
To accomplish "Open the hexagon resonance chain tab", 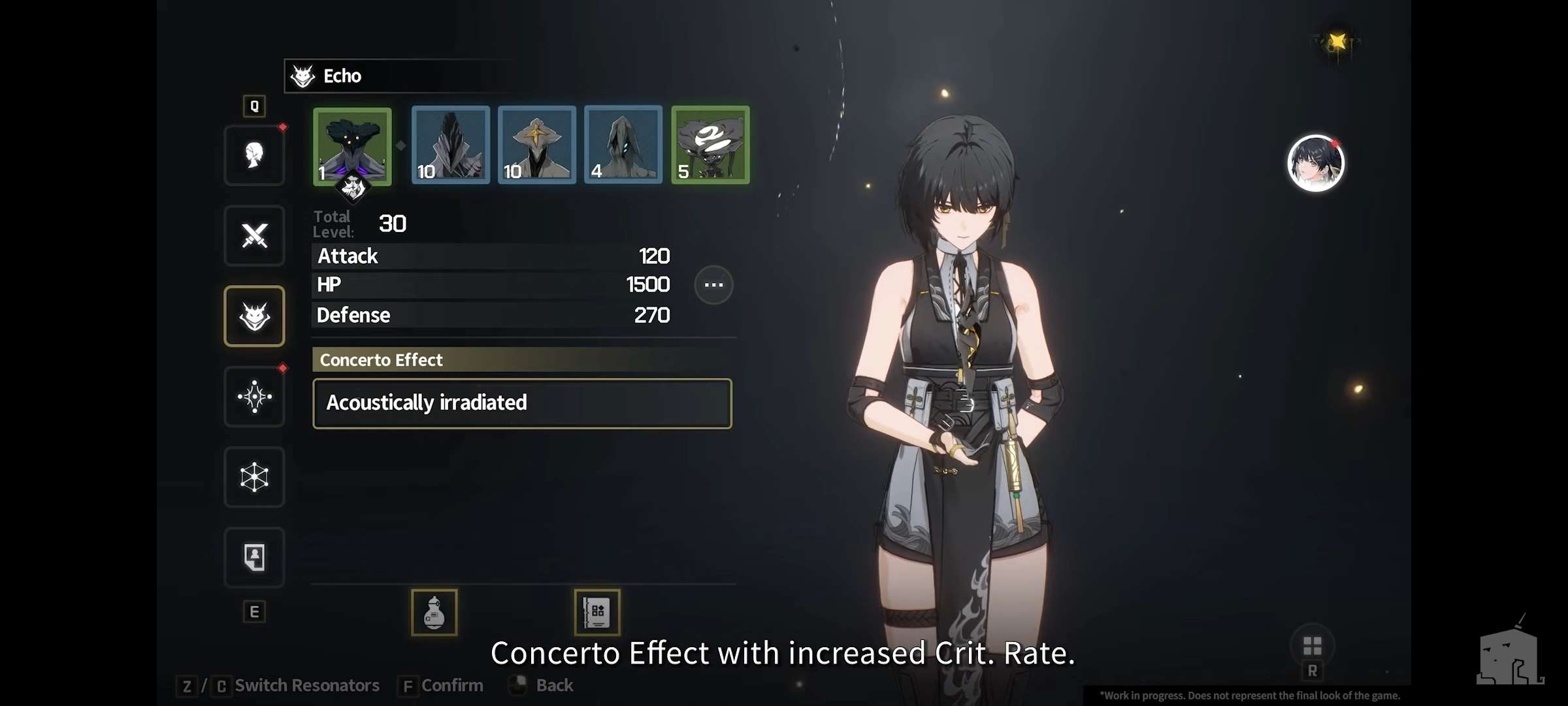I will pos(254,477).
